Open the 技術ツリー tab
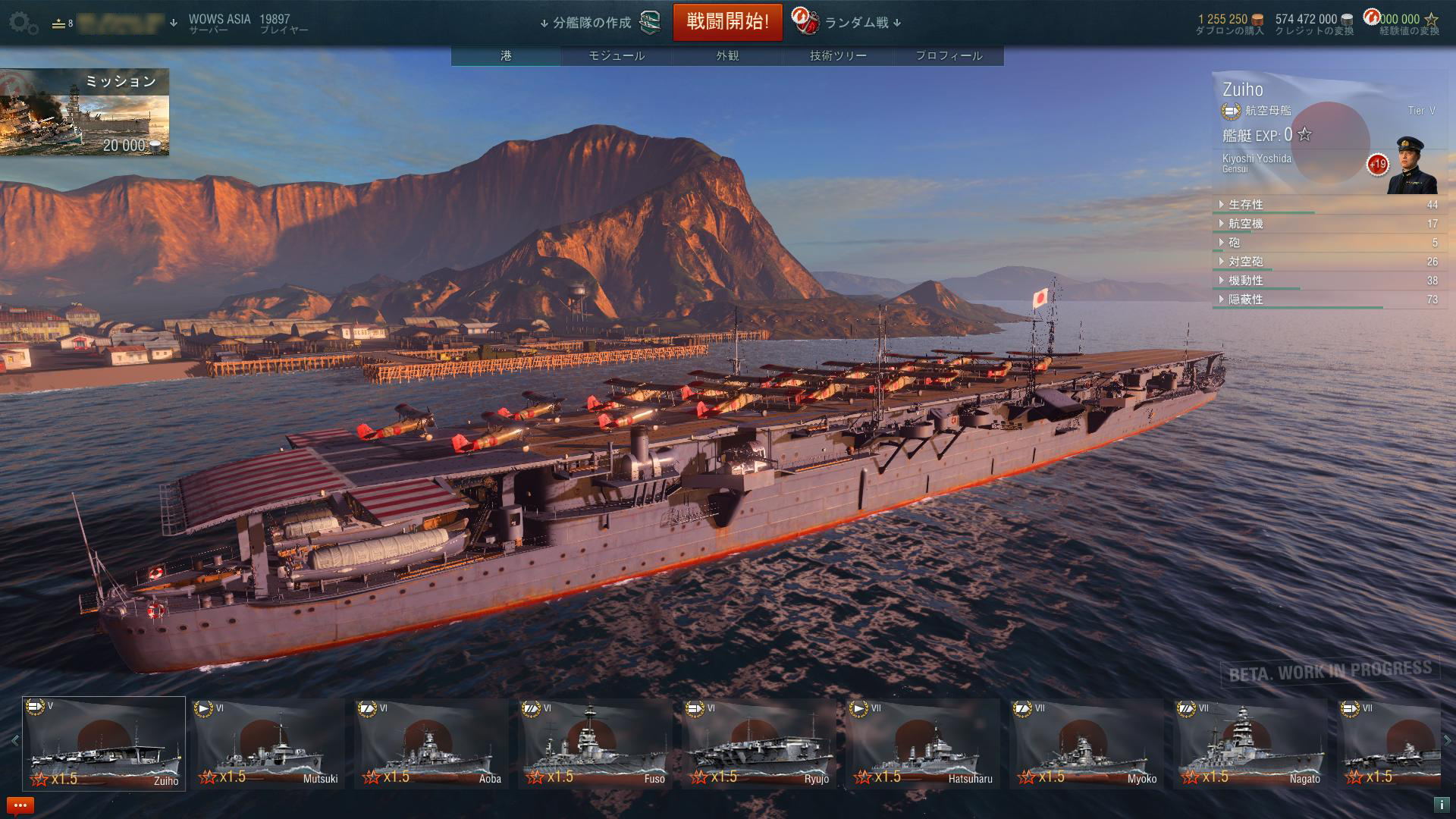 [838, 55]
